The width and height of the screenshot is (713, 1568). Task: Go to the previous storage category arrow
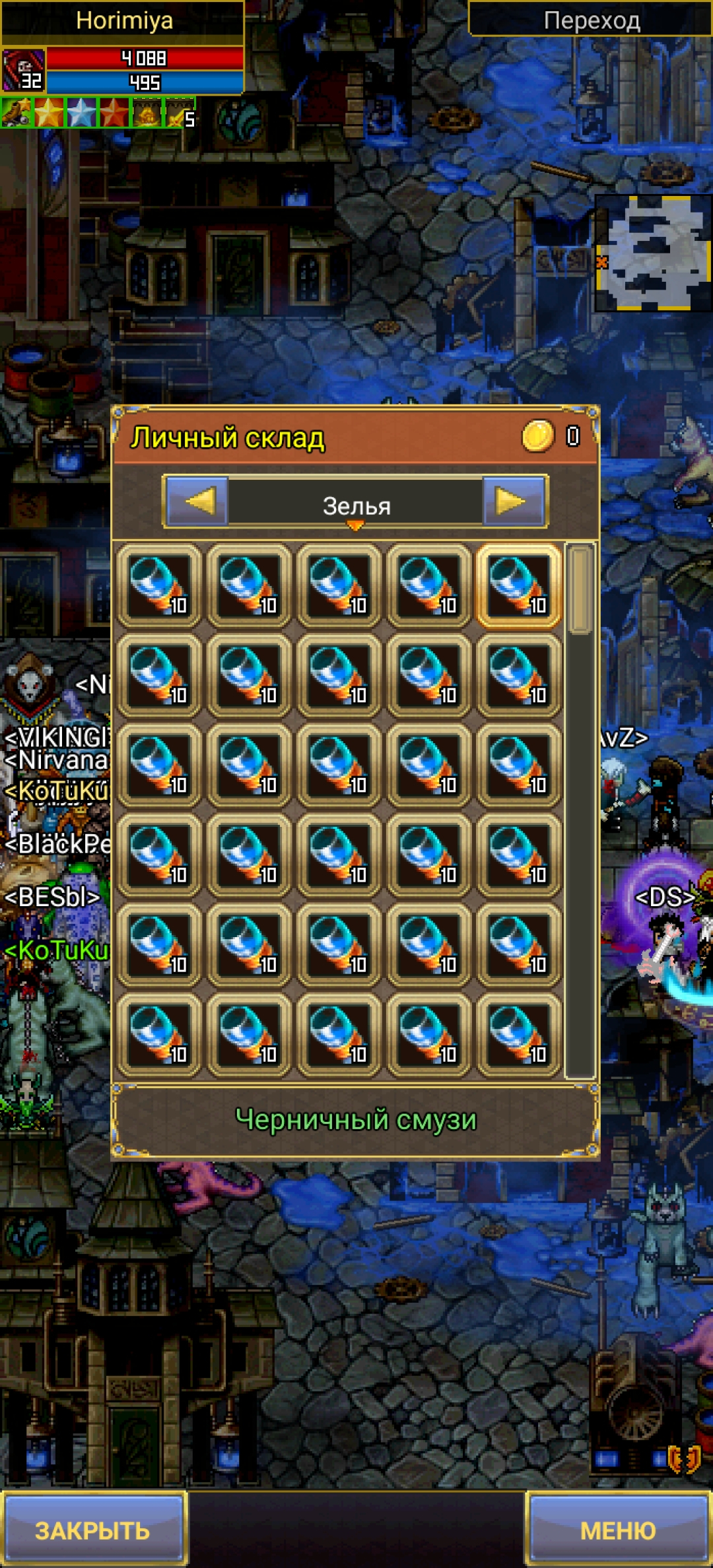[x=197, y=502]
